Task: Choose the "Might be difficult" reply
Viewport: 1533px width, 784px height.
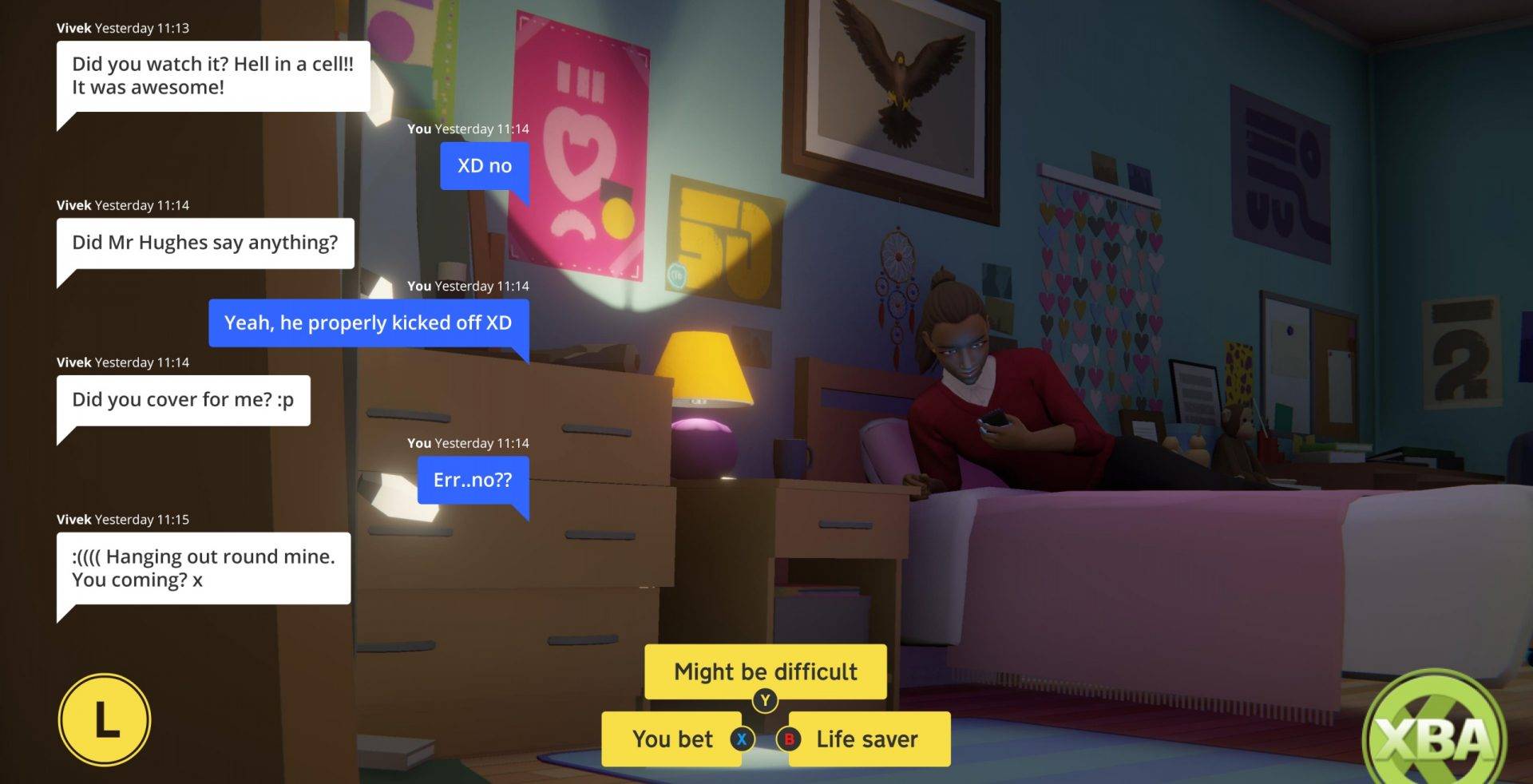Action: click(x=765, y=671)
